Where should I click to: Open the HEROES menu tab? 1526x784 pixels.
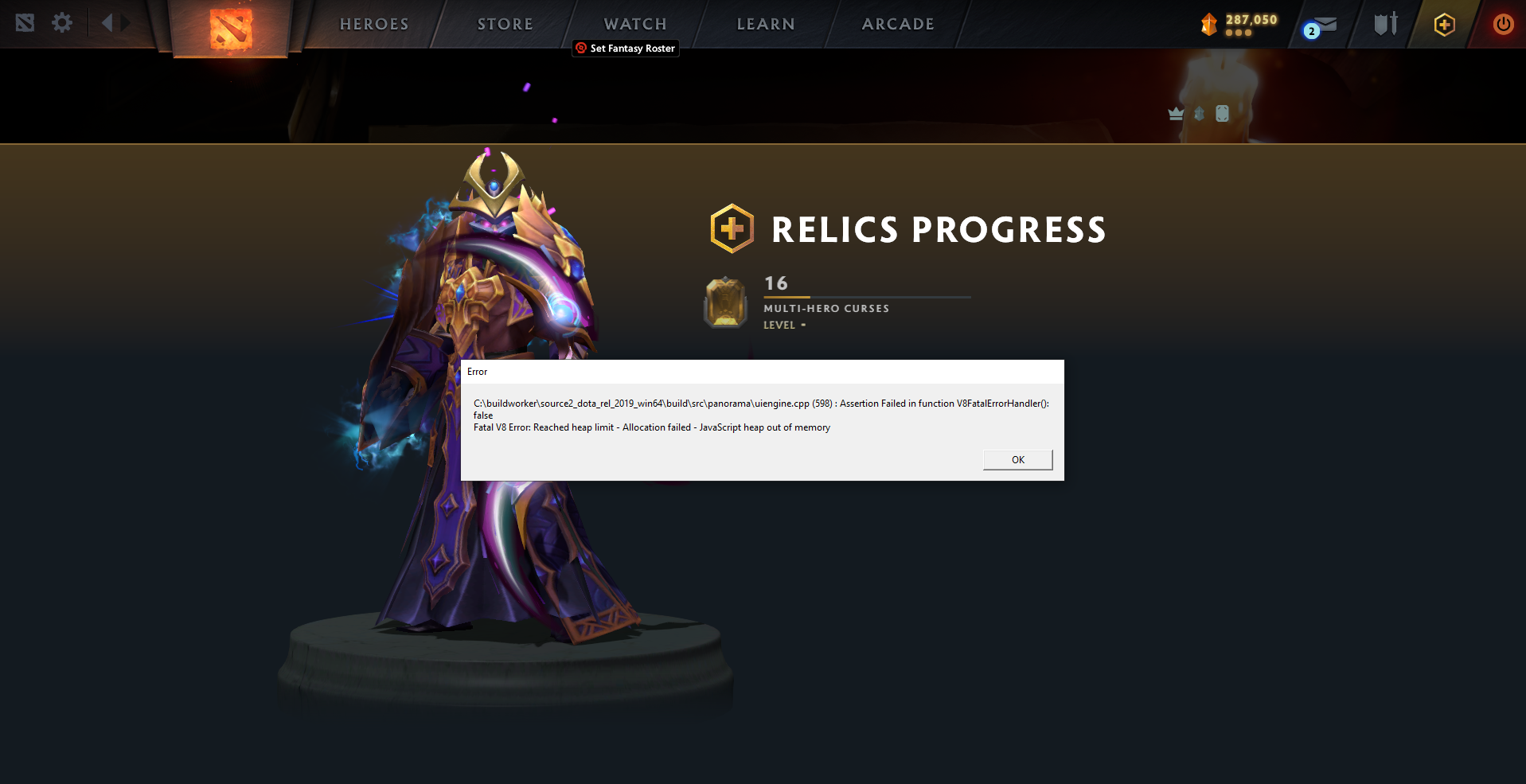point(373,24)
